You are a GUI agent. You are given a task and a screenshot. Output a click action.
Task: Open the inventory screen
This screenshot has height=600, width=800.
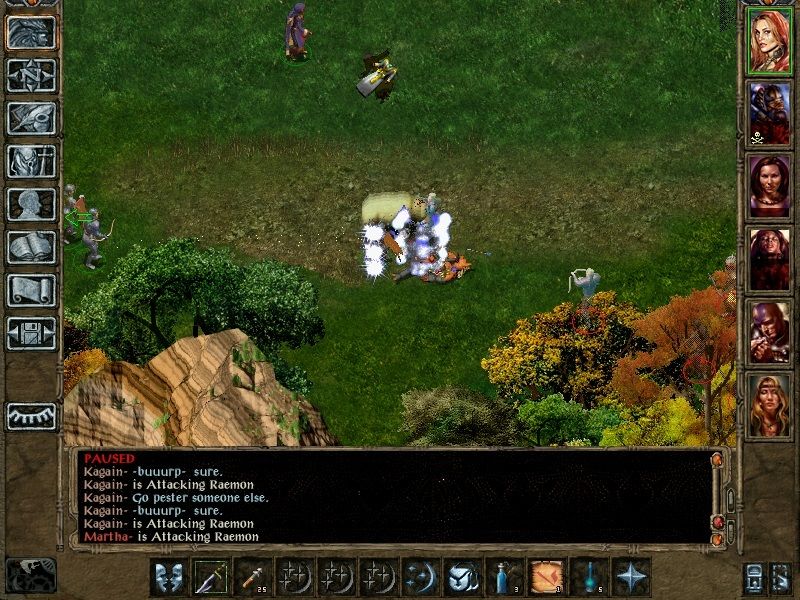pyautogui.click(x=31, y=161)
